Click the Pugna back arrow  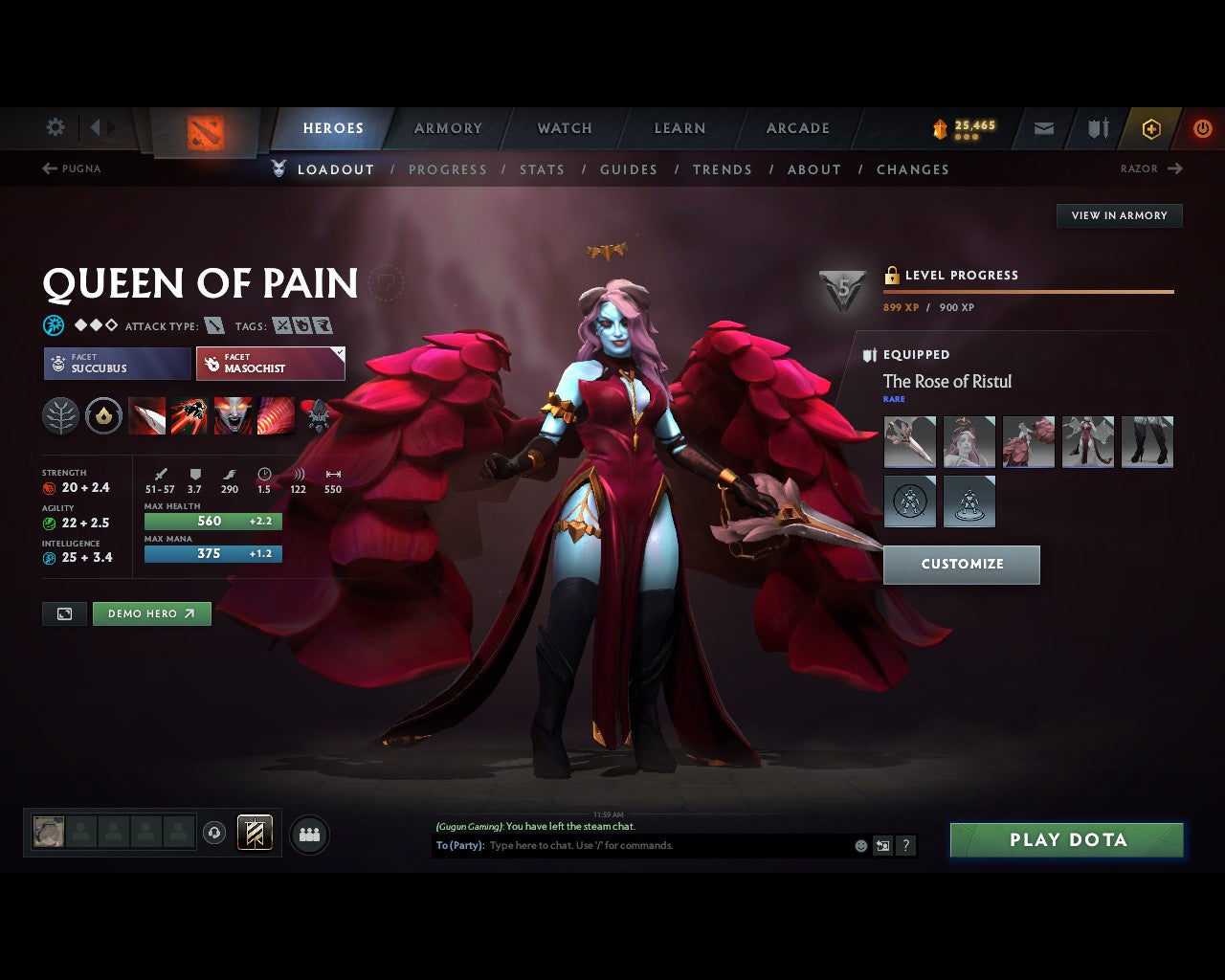(48, 168)
